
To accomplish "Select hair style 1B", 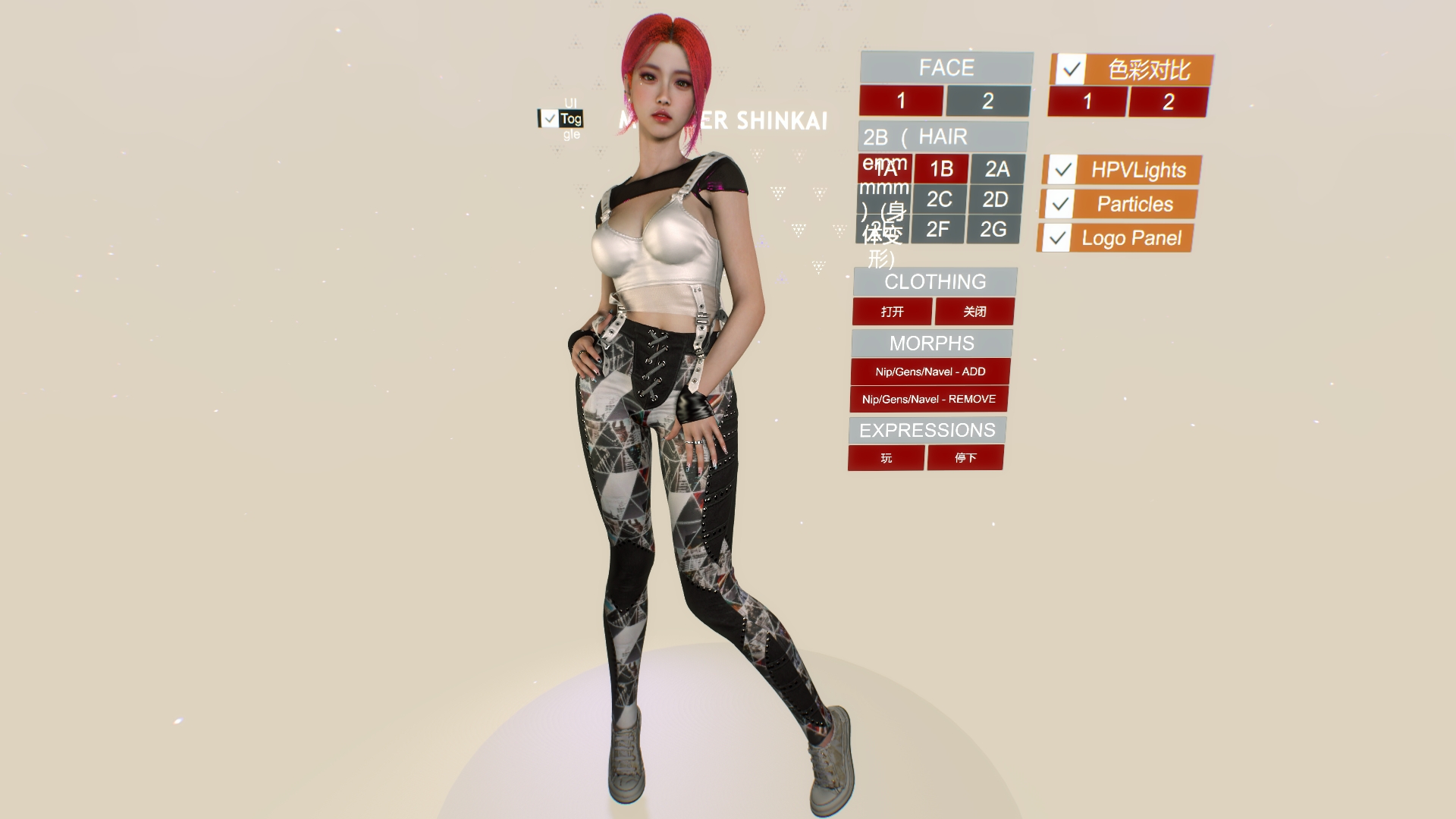I will coord(940,169).
